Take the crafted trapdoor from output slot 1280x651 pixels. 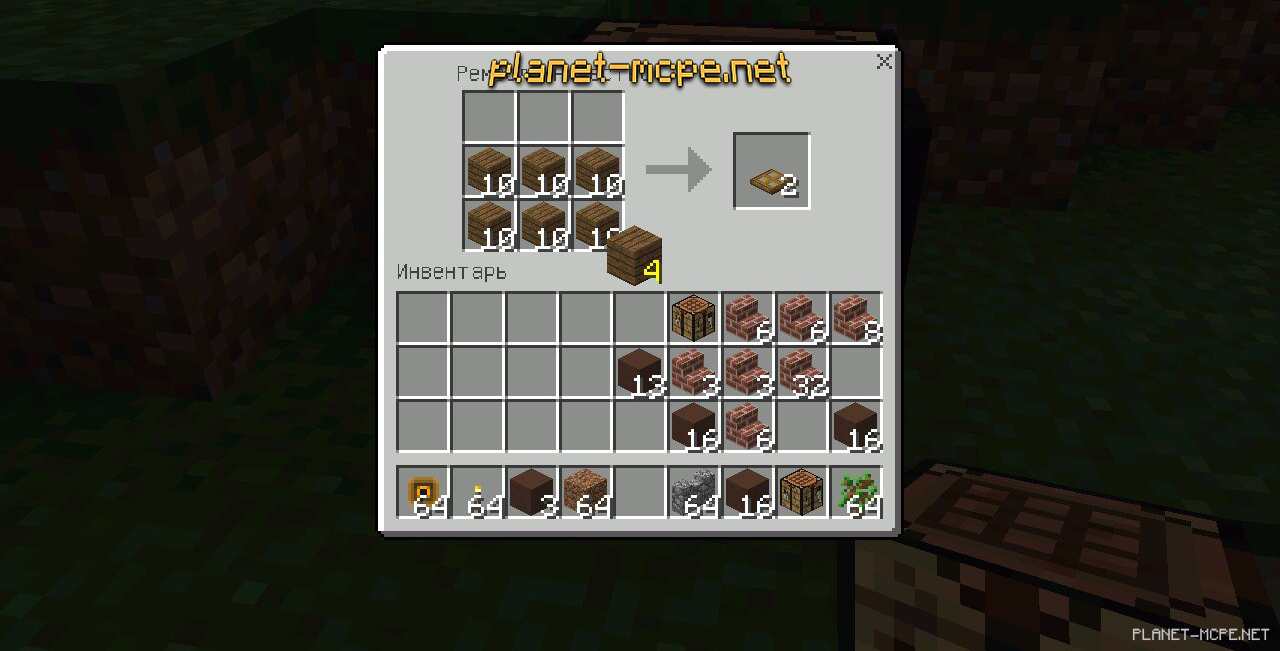tap(771, 171)
